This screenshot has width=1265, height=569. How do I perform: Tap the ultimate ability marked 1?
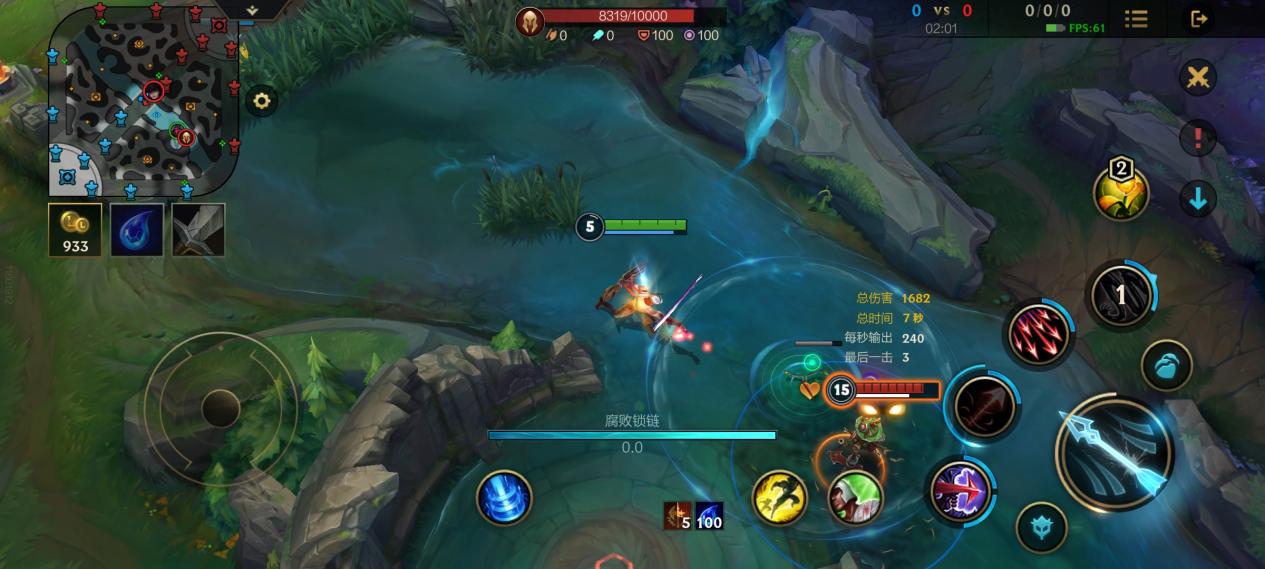pyautogui.click(x=1121, y=294)
